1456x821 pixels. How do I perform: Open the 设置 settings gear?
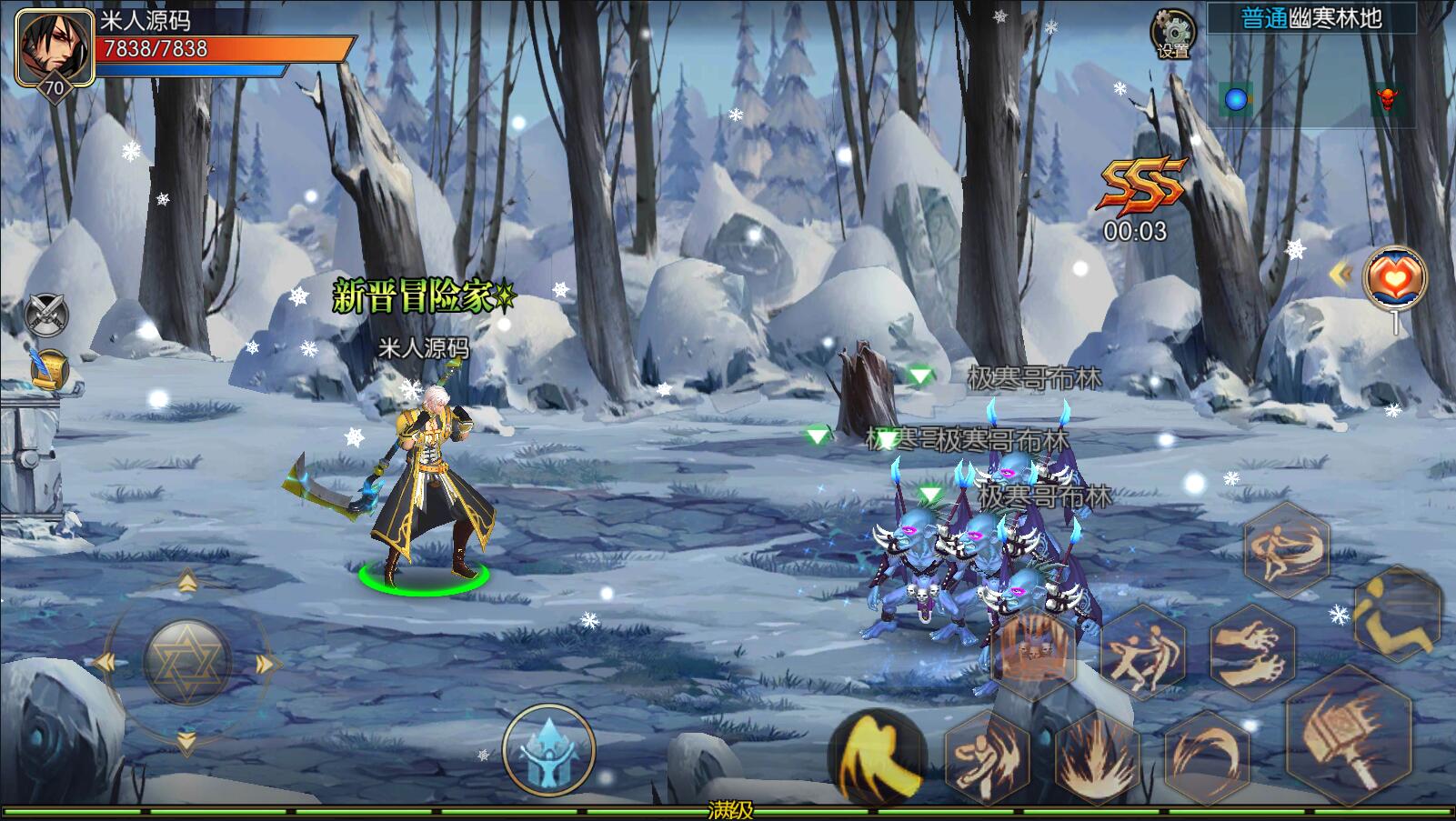[x=1173, y=33]
